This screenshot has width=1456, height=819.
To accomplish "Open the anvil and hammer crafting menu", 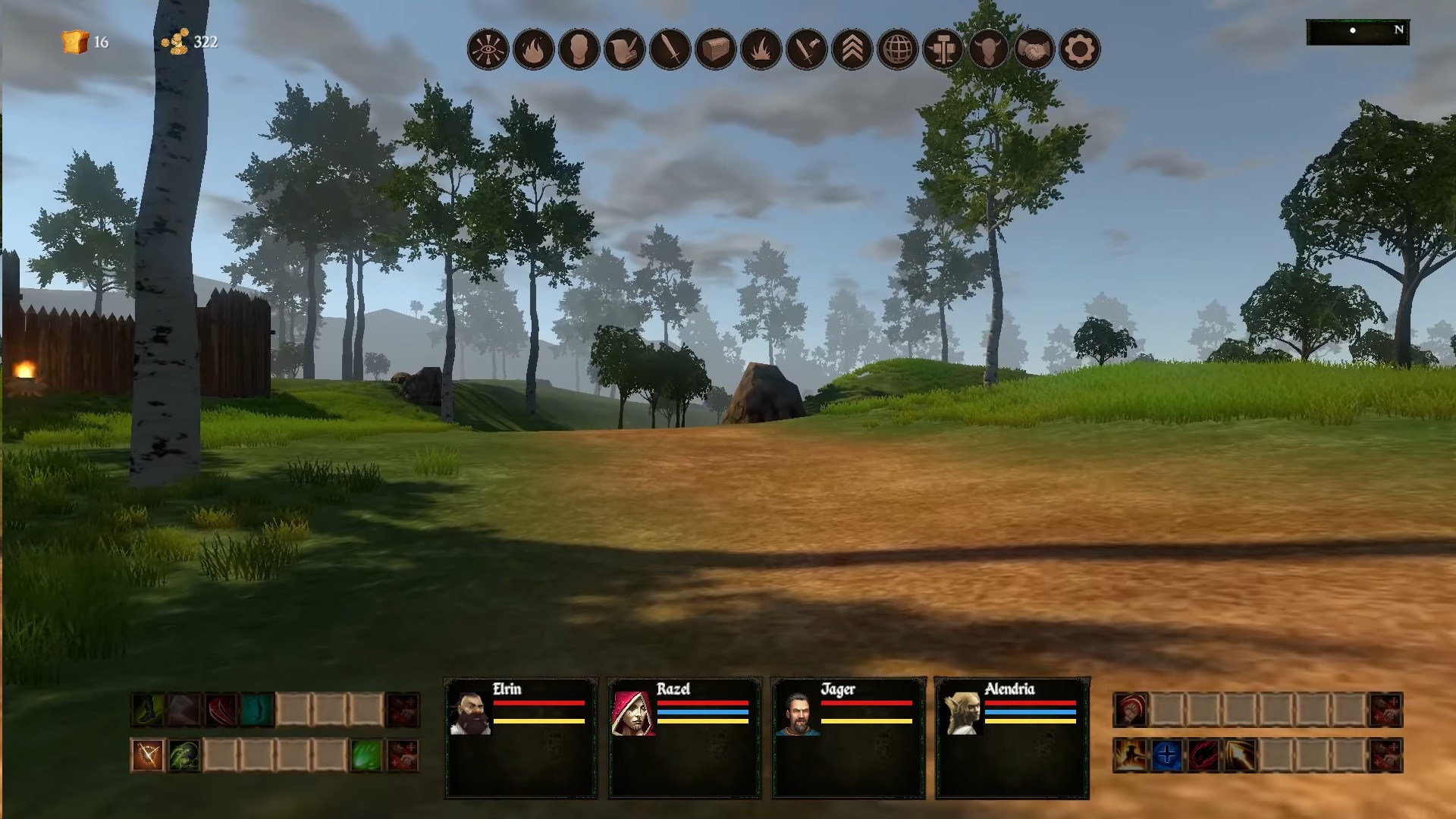I will pos(943,51).
